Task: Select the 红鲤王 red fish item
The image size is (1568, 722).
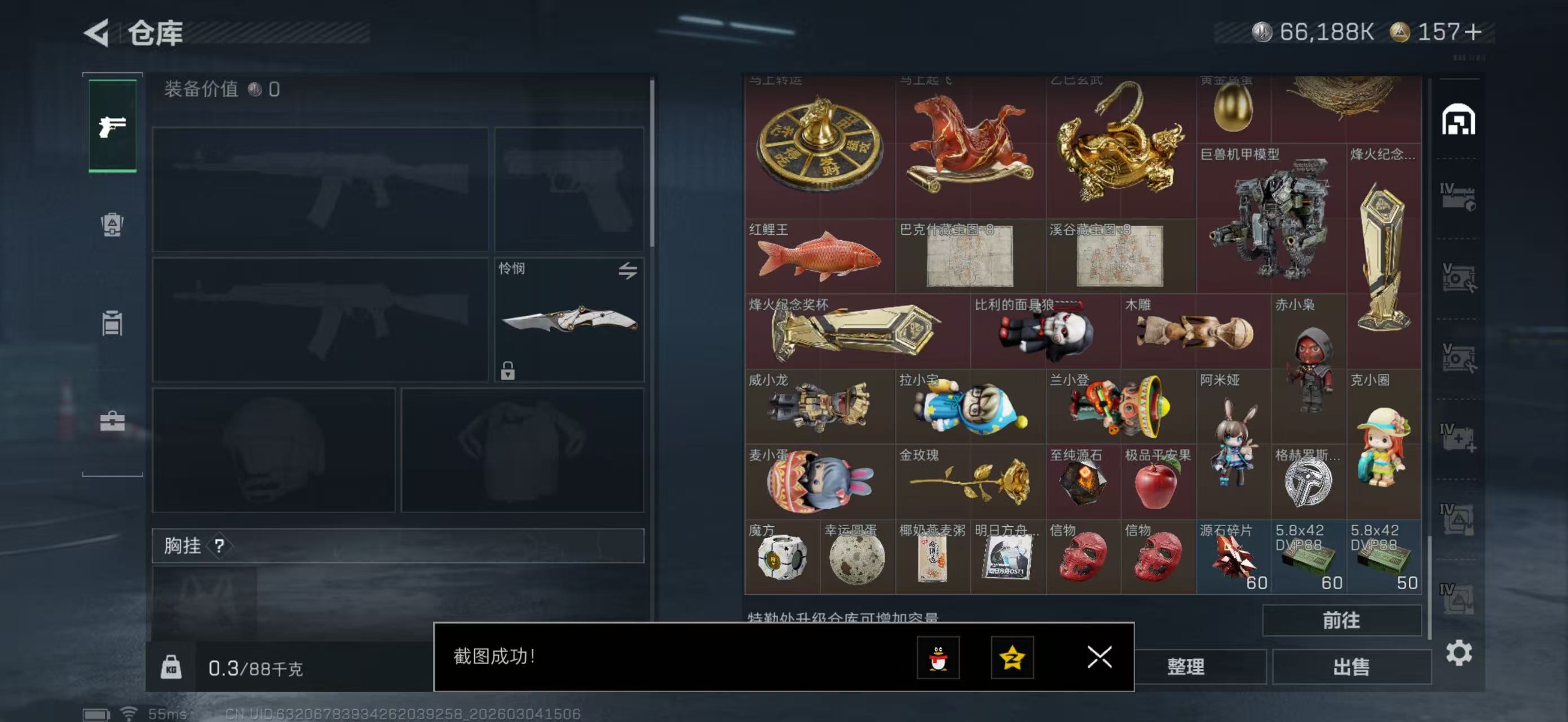Action: 819,257
